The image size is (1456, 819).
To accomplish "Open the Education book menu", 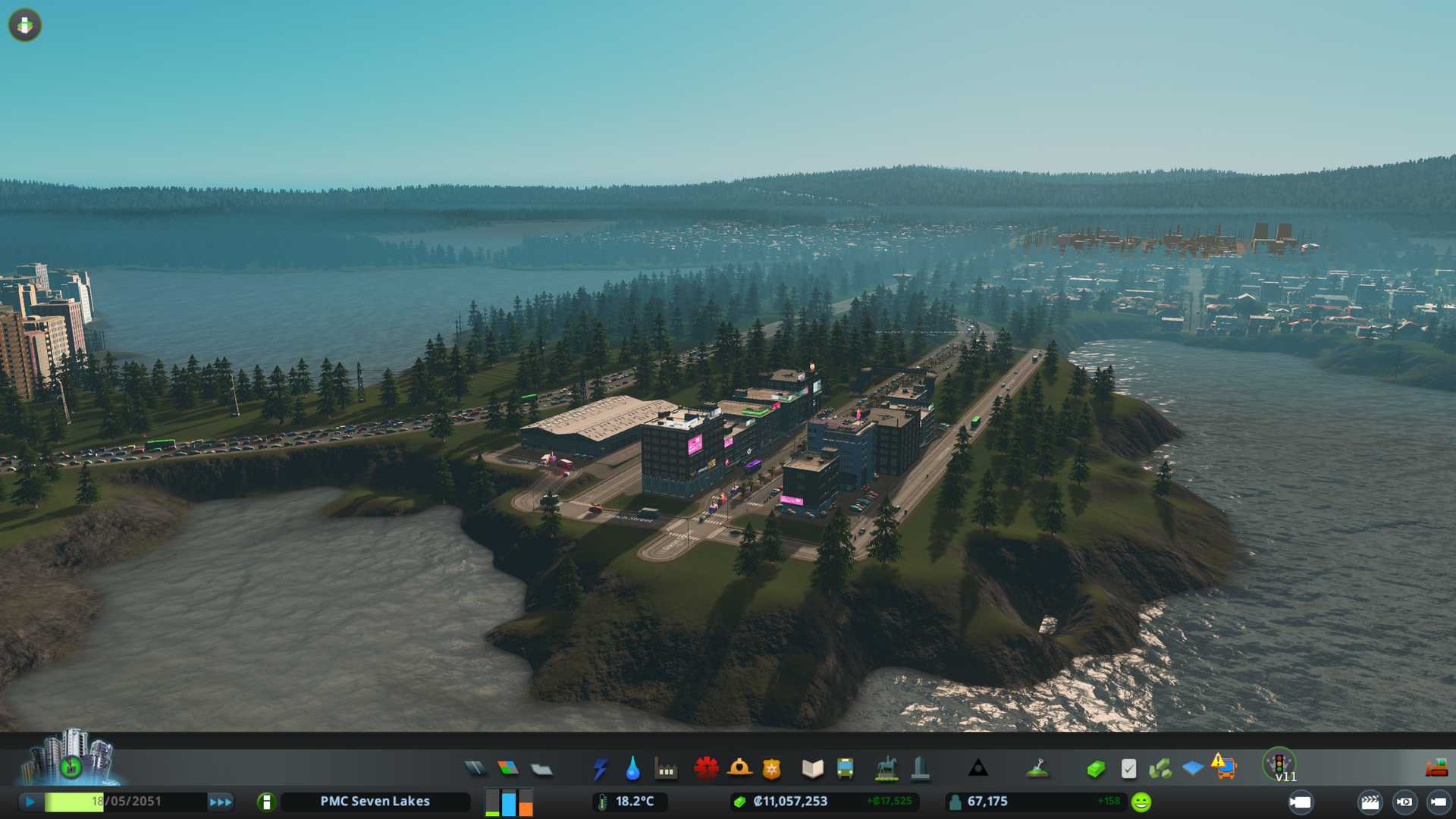I will tap(812, 769).
